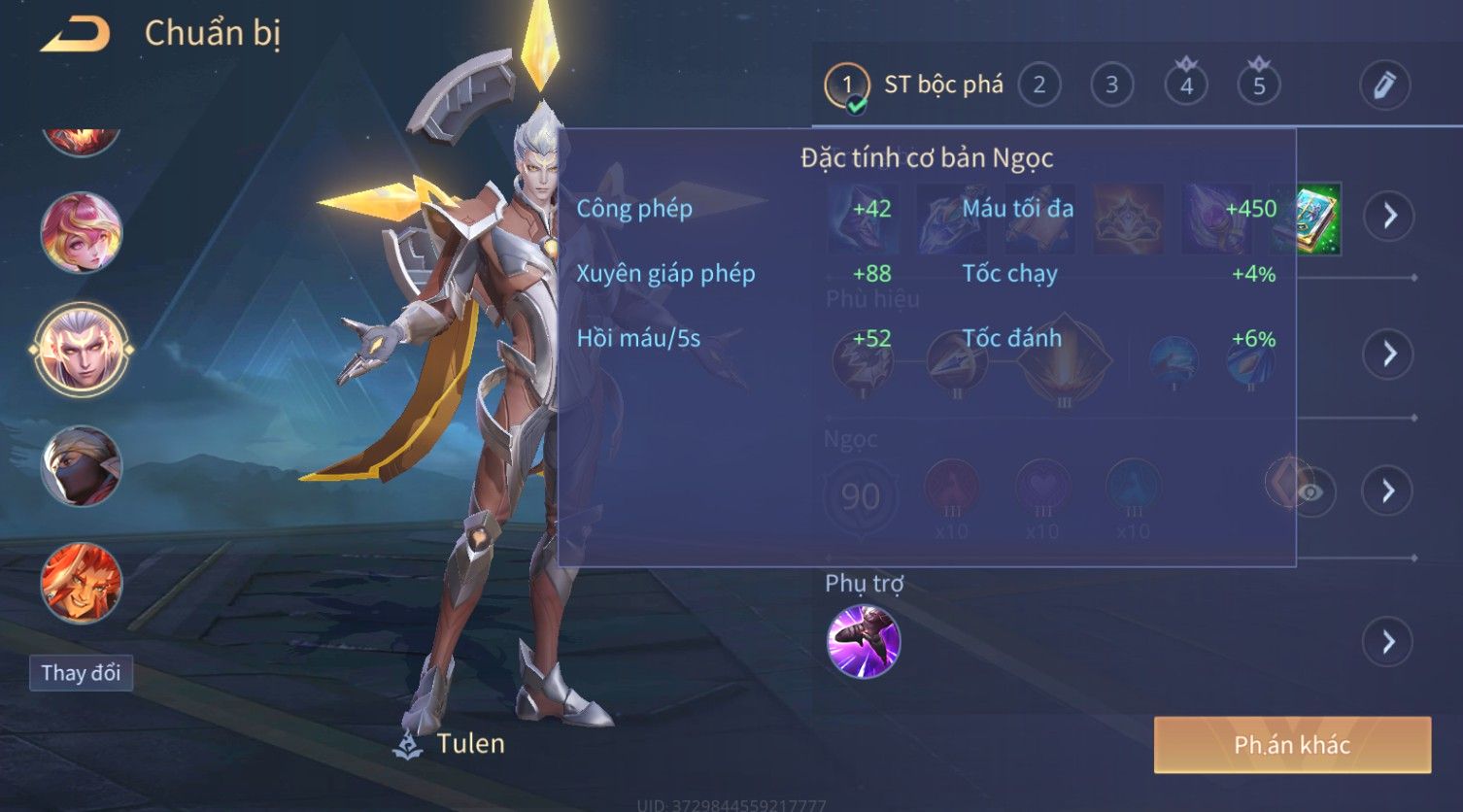Image resolution: width=1463 pixels, height=812 pixels.
Task: Open locked preset slot 4
Action: click(x=1186, y=85)
